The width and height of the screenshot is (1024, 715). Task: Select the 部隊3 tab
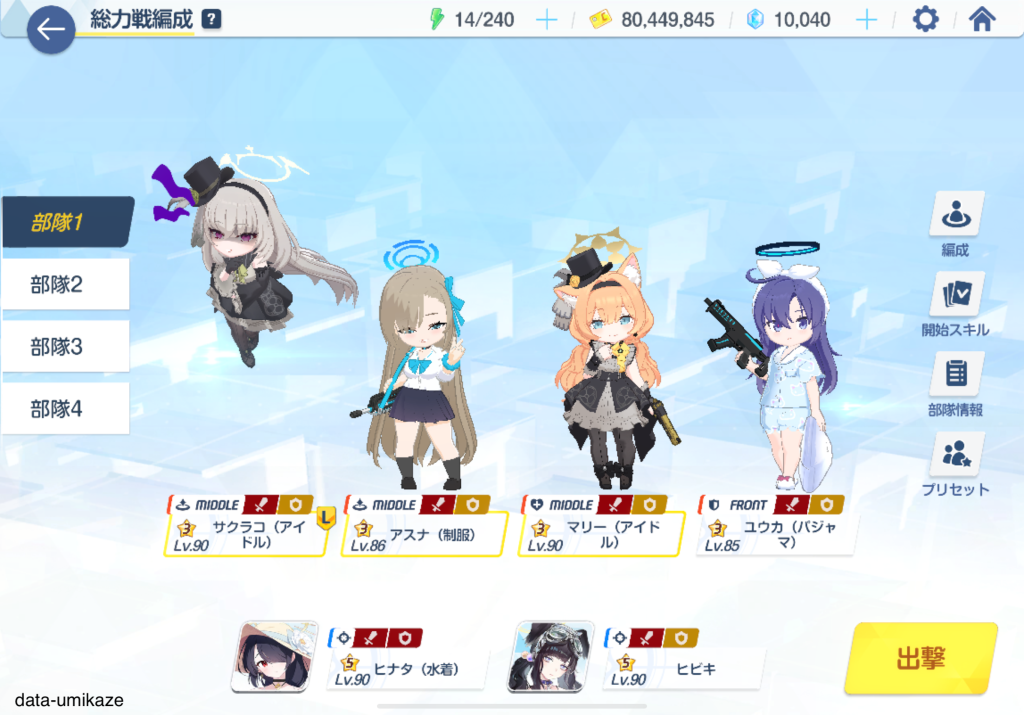[67, 347]
